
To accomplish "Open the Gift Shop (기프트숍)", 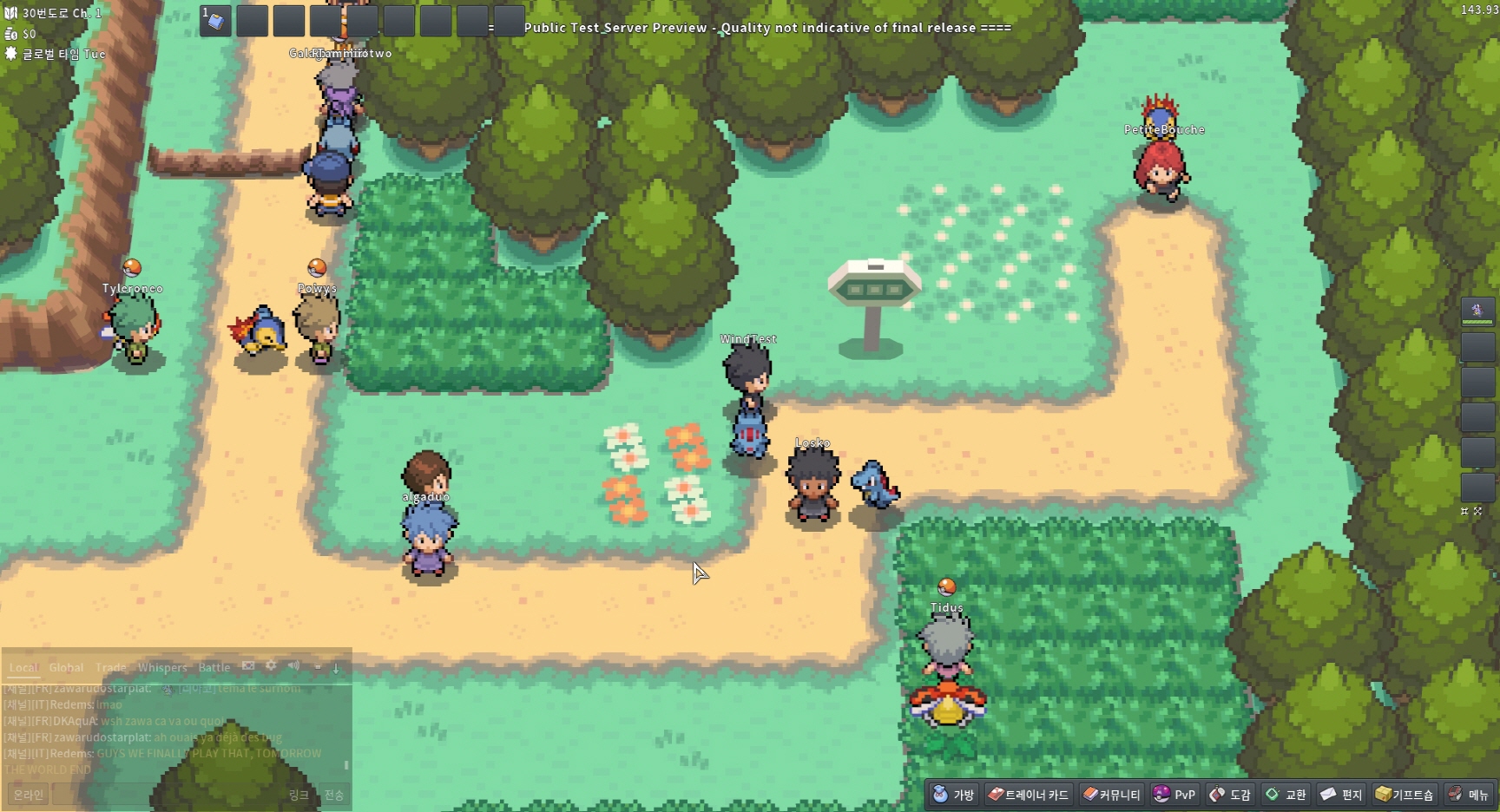I will pyautogui.click(x=1404, y=794).
